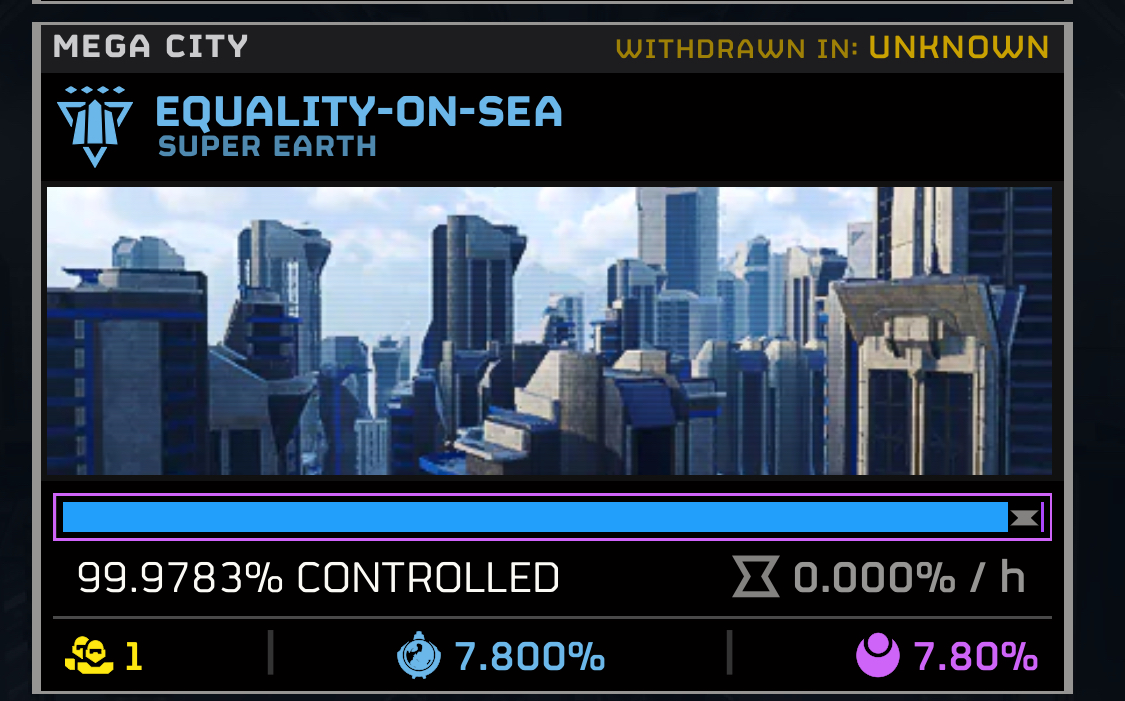This screenshot has width=1125, height=701.
Task: Open the Equality-on-Sea city title
Action: coord(359,111)
